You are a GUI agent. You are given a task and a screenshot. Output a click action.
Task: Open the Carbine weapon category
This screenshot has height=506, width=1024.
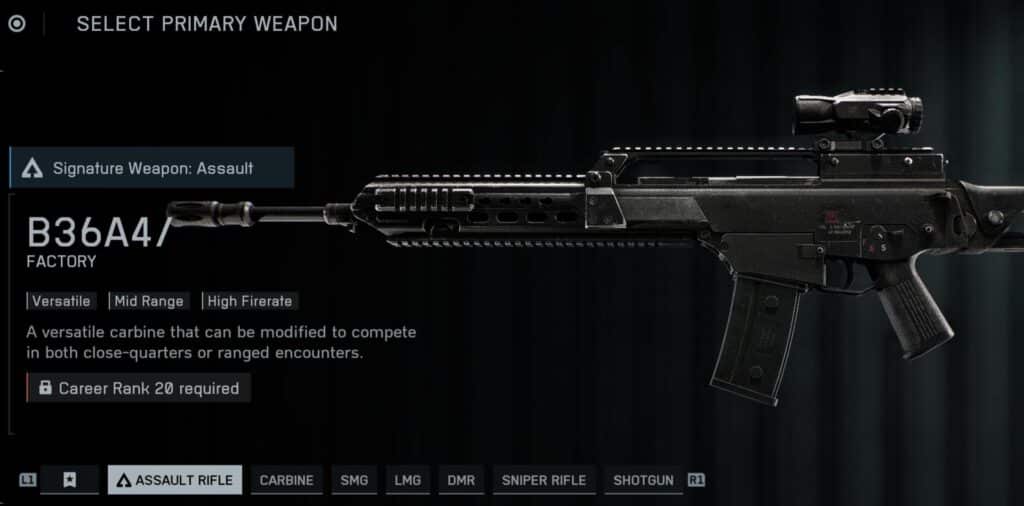[286, 480]
